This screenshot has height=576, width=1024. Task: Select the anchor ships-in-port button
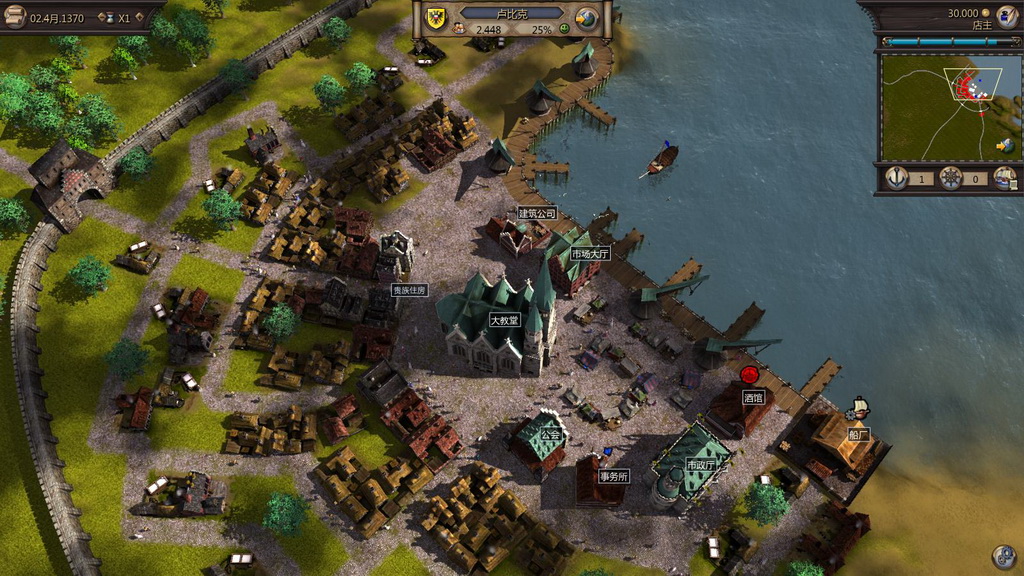(x=897, y=178)
